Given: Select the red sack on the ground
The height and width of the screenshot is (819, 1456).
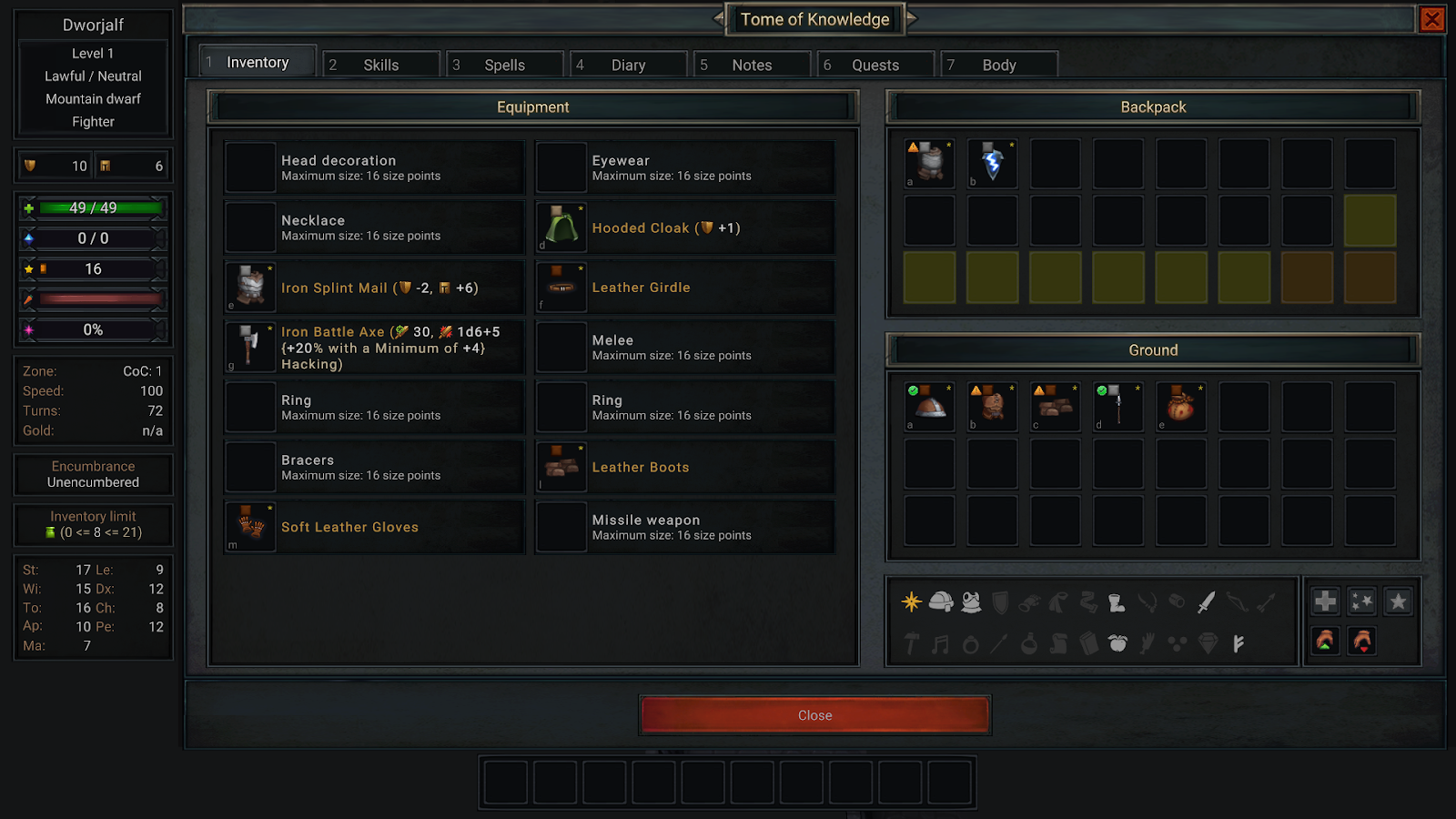Looking at the screenshot, I should coord(1180,407).
